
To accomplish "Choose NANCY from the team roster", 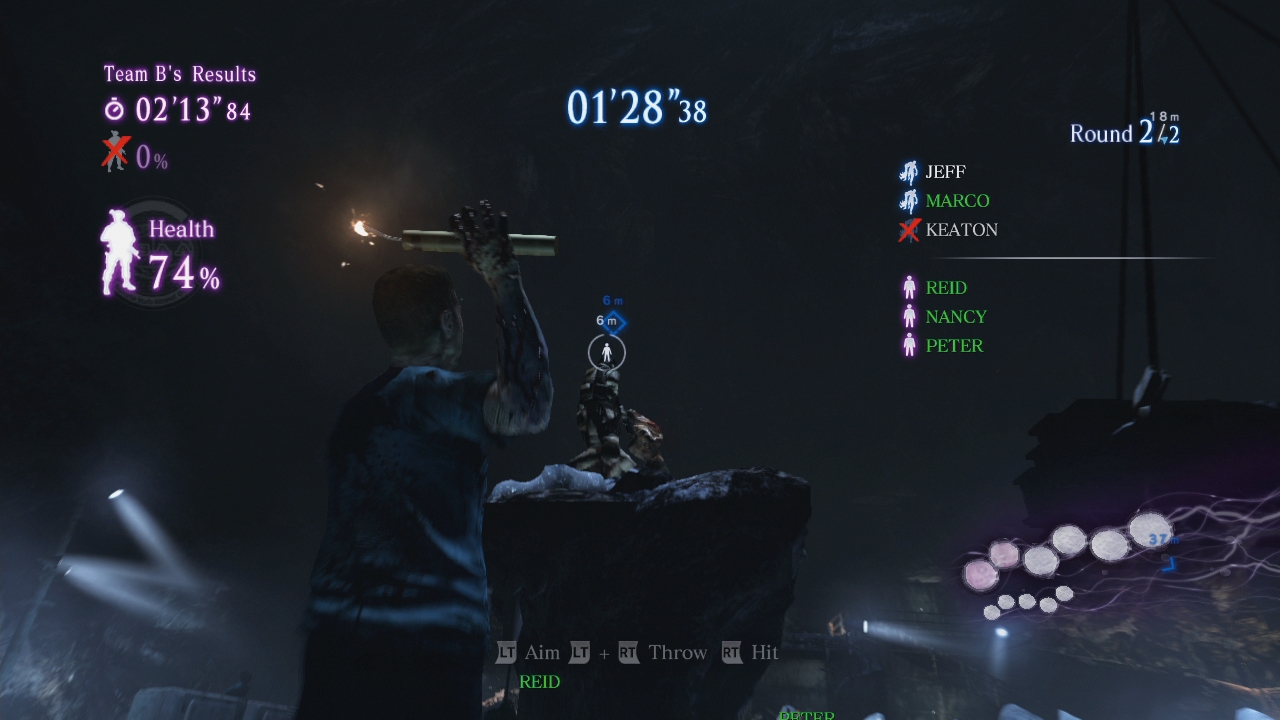I will [x=955, y=317].
